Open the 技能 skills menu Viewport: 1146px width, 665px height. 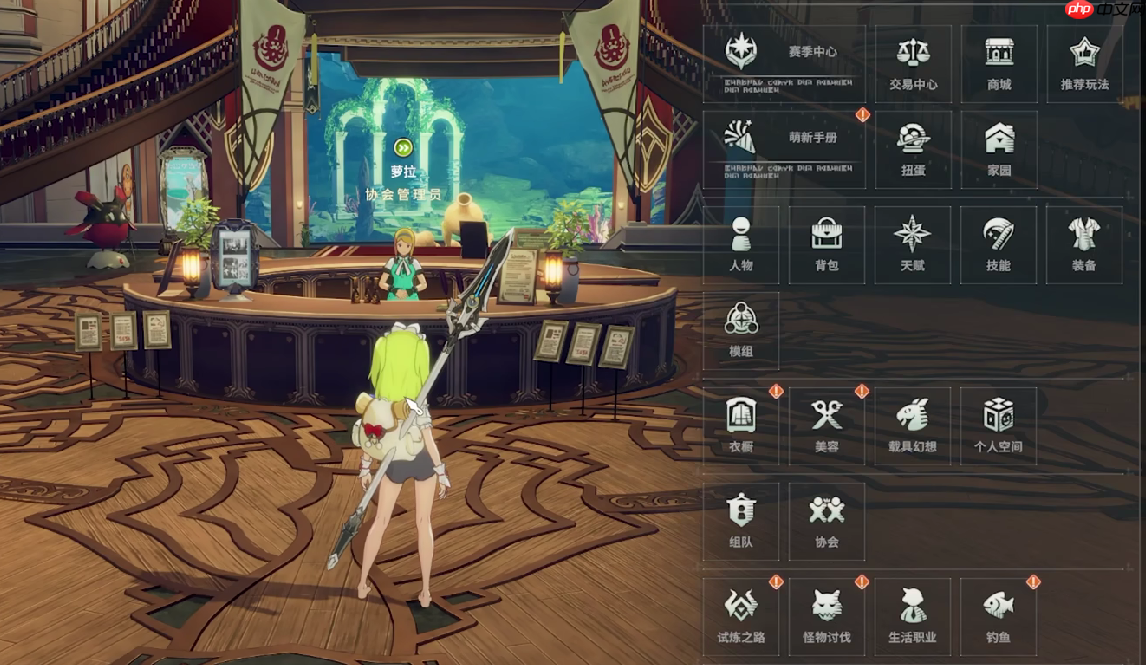click(x=998, y=244)
